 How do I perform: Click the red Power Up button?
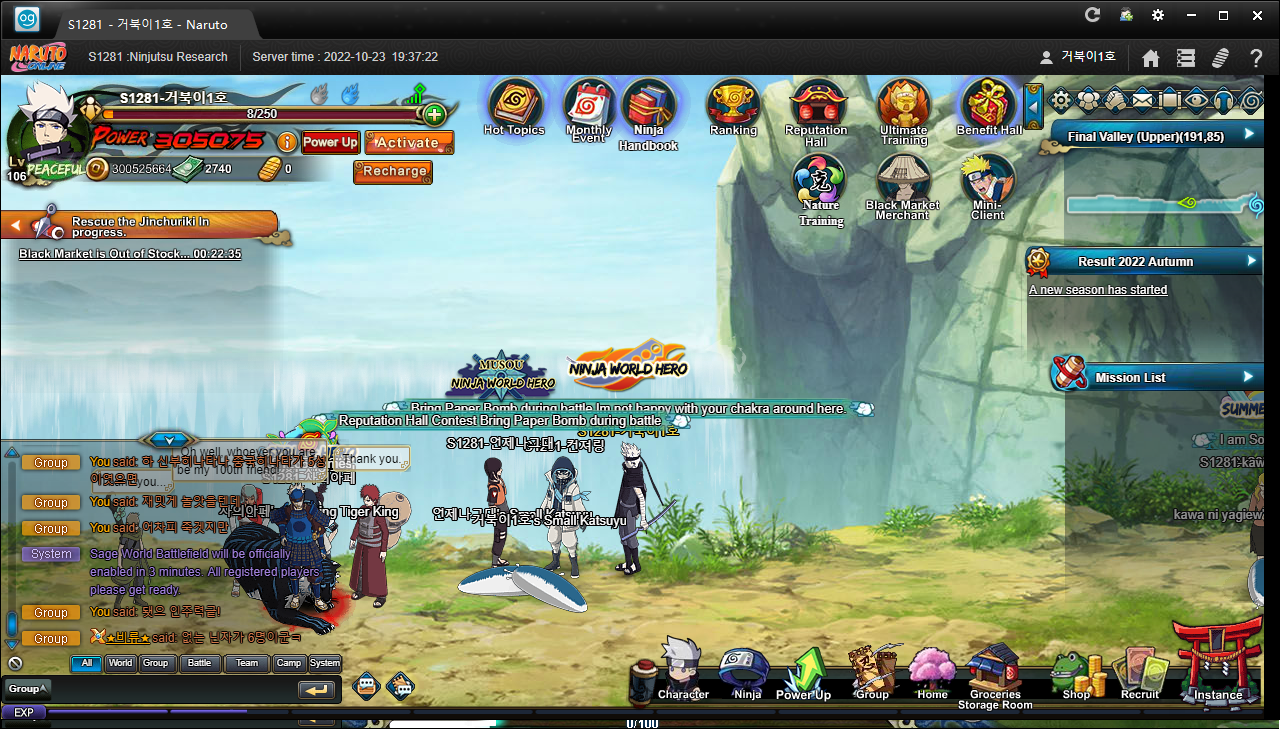(x=330, y=142)
